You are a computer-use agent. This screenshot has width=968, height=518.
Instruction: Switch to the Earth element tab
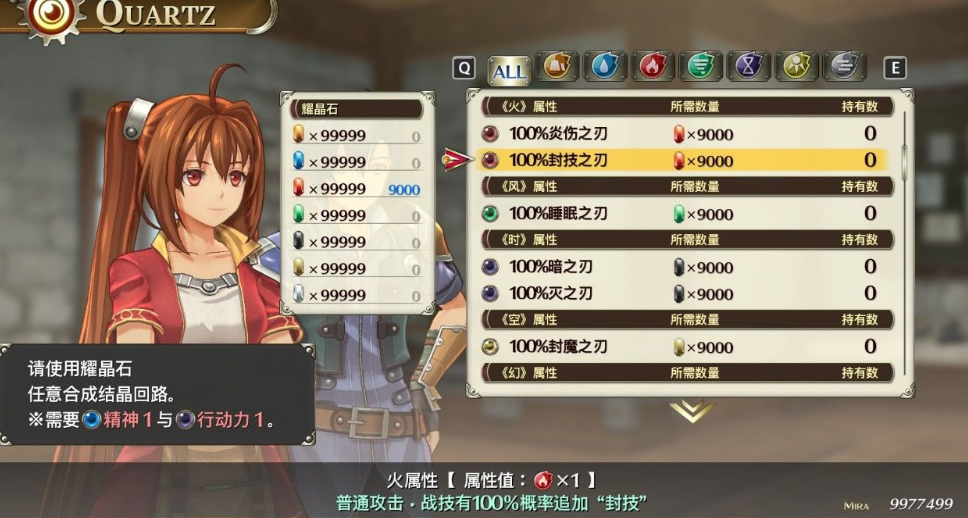[557, 67]
